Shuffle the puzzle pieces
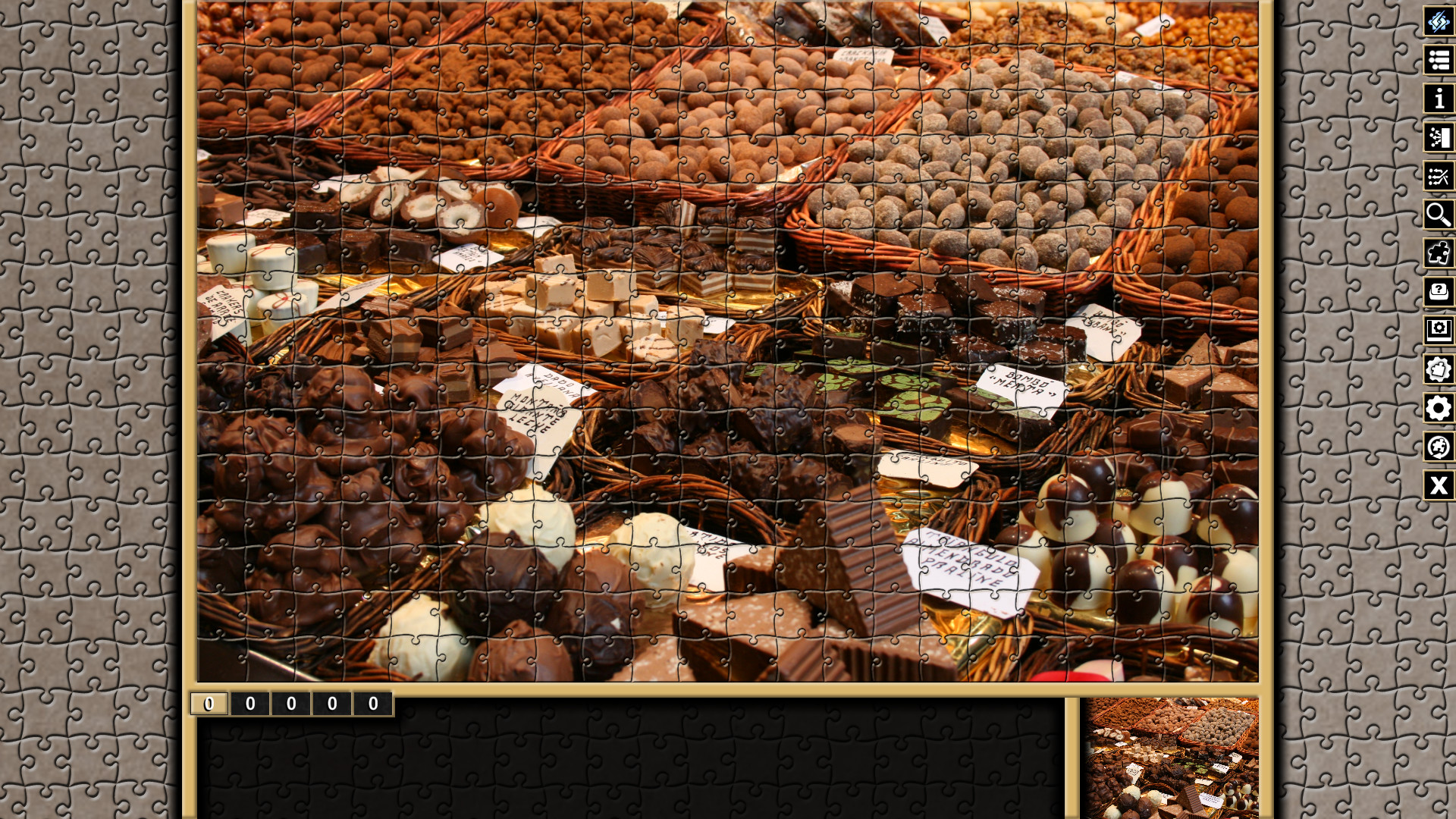This screenshot has height=819, width=1456. pyautogui.click(x=1438, y=177)
